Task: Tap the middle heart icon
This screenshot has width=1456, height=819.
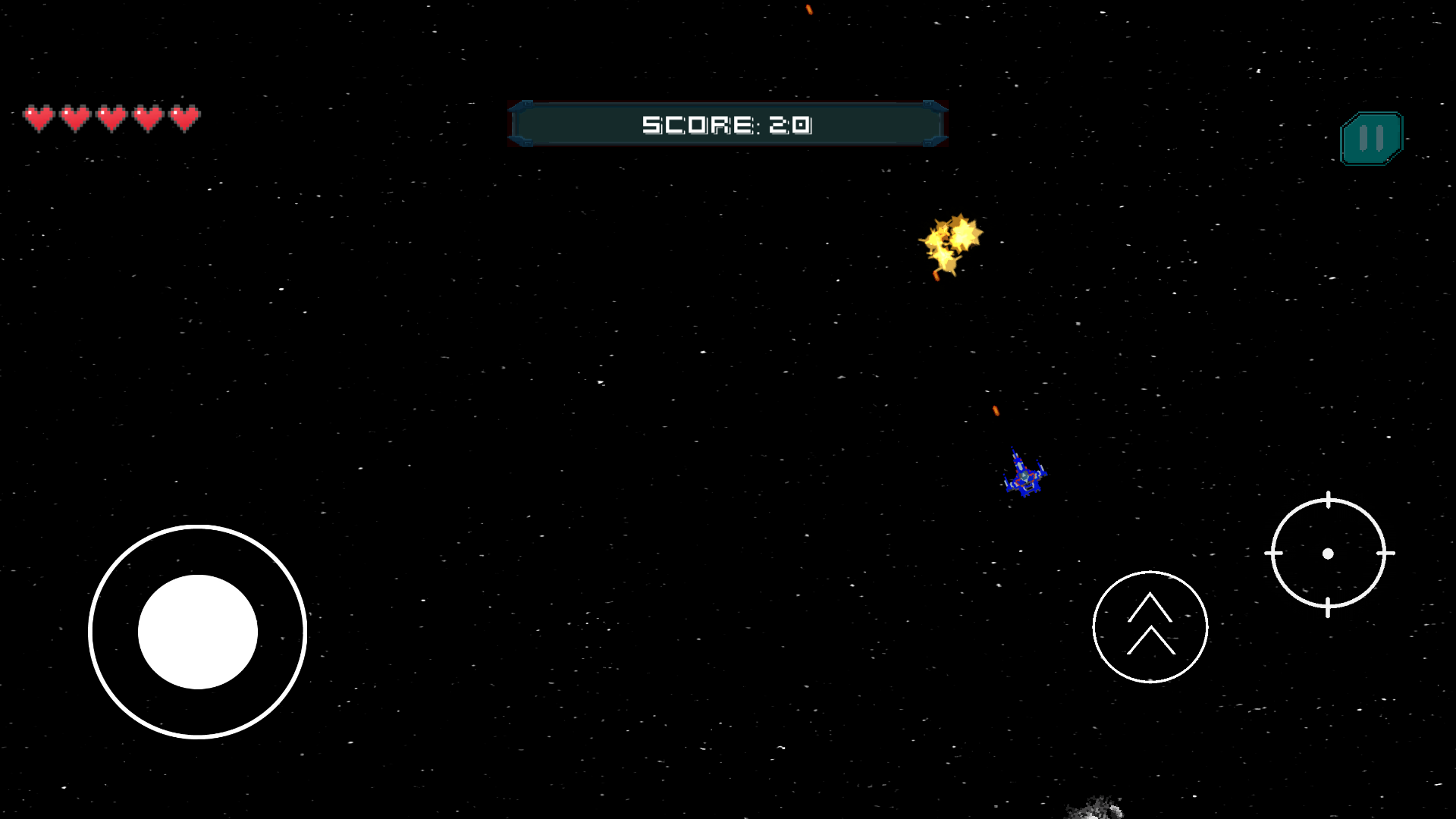Action: [111, 118]
